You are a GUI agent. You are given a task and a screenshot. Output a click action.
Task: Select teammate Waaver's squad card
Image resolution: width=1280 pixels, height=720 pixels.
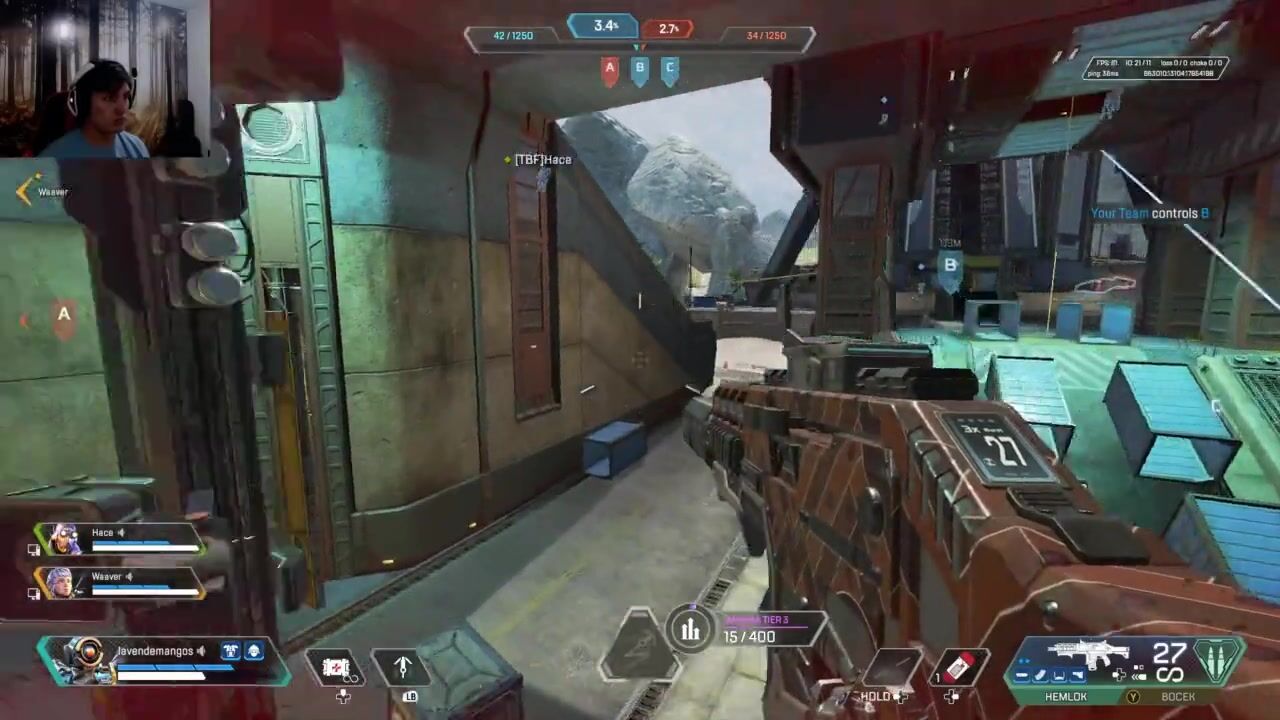pos(120,582)
